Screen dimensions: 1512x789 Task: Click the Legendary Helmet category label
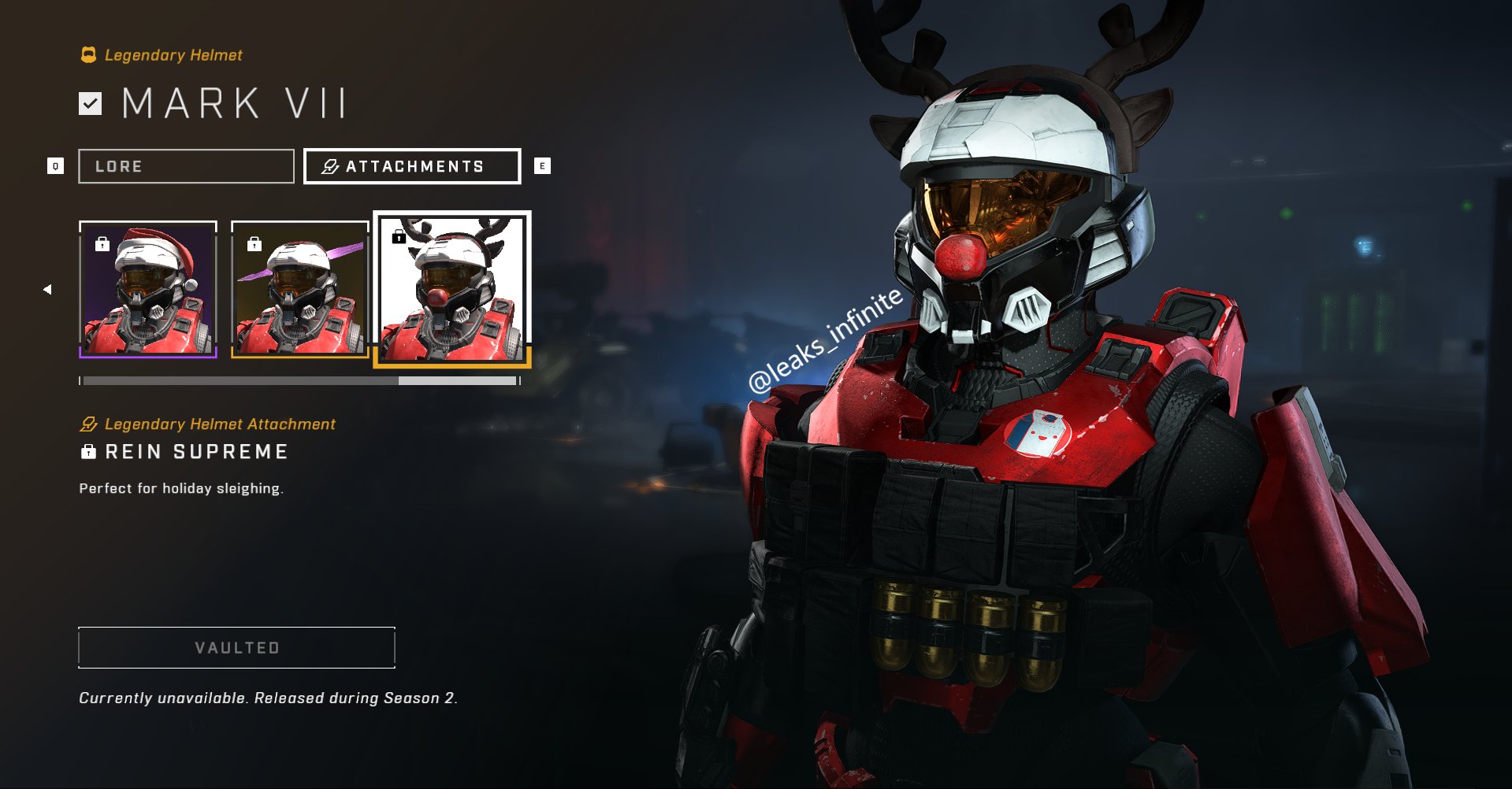point(169,54)
